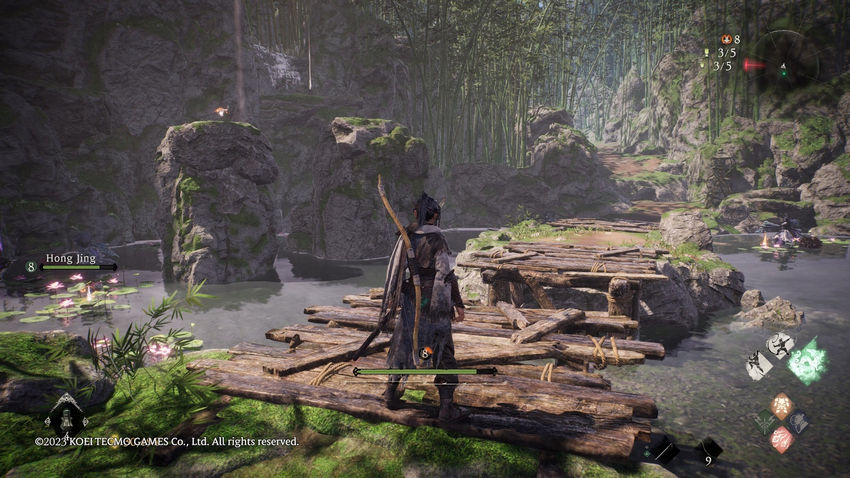Click the orange morale rank icon
The image size is (850, 478).
[727, 39]
